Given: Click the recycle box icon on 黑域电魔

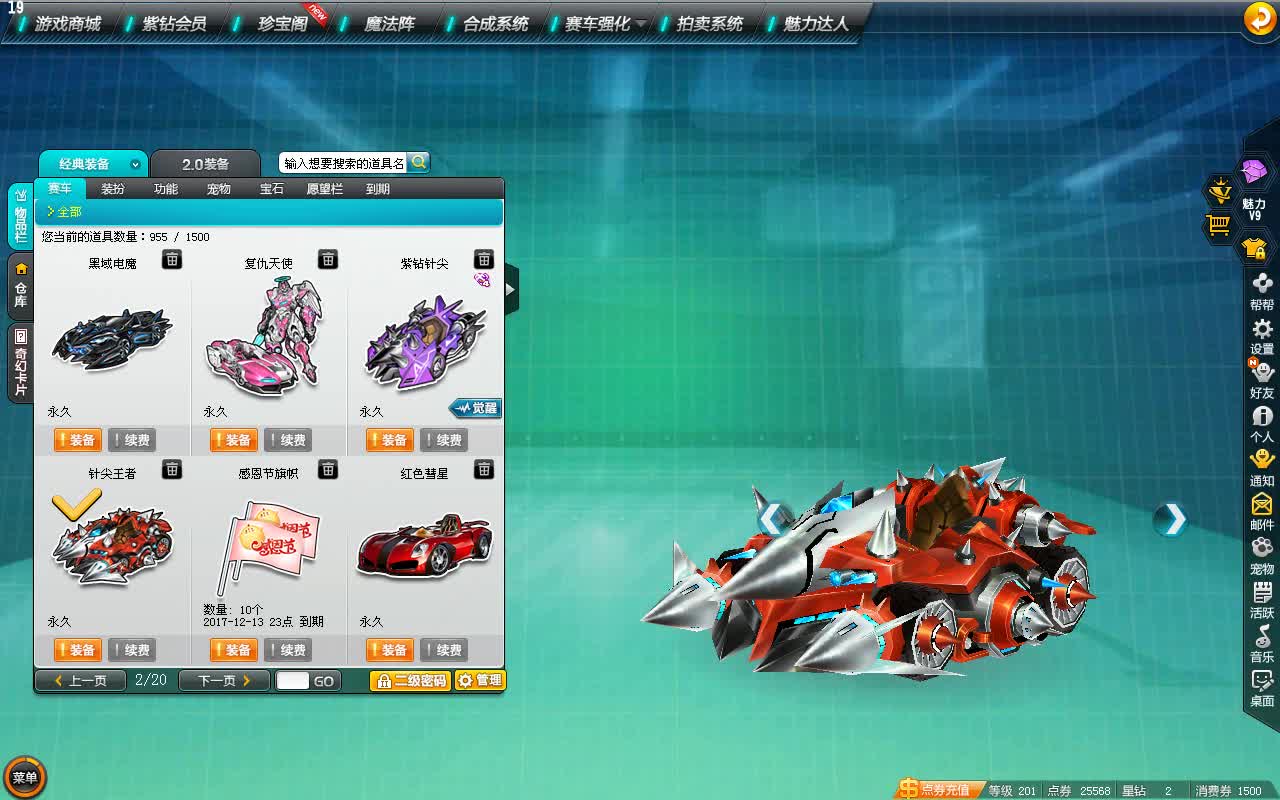Looking at the screenshot, I should (x=173, y=259).
